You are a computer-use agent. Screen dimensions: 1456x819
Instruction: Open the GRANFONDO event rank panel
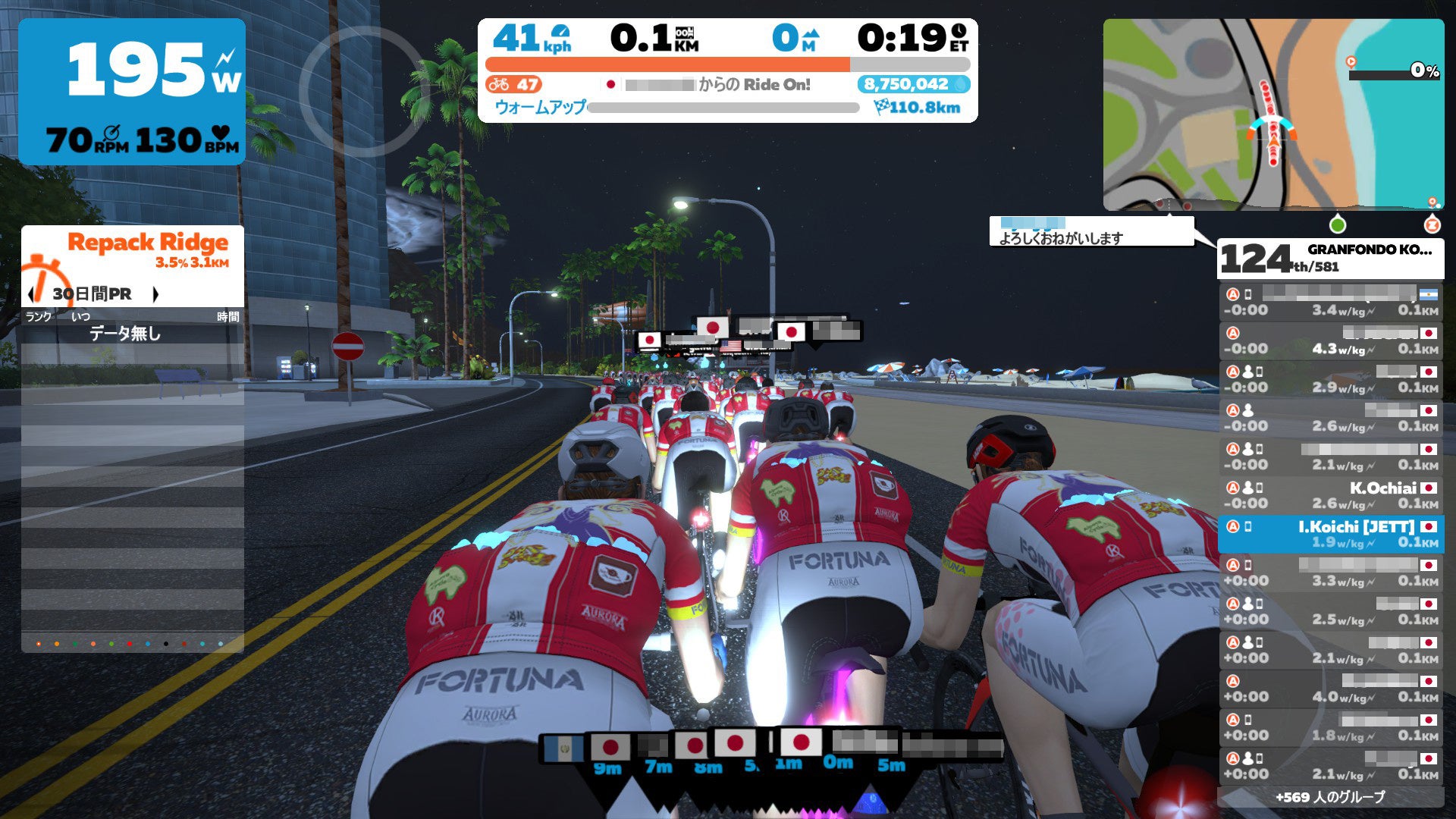1330,259
